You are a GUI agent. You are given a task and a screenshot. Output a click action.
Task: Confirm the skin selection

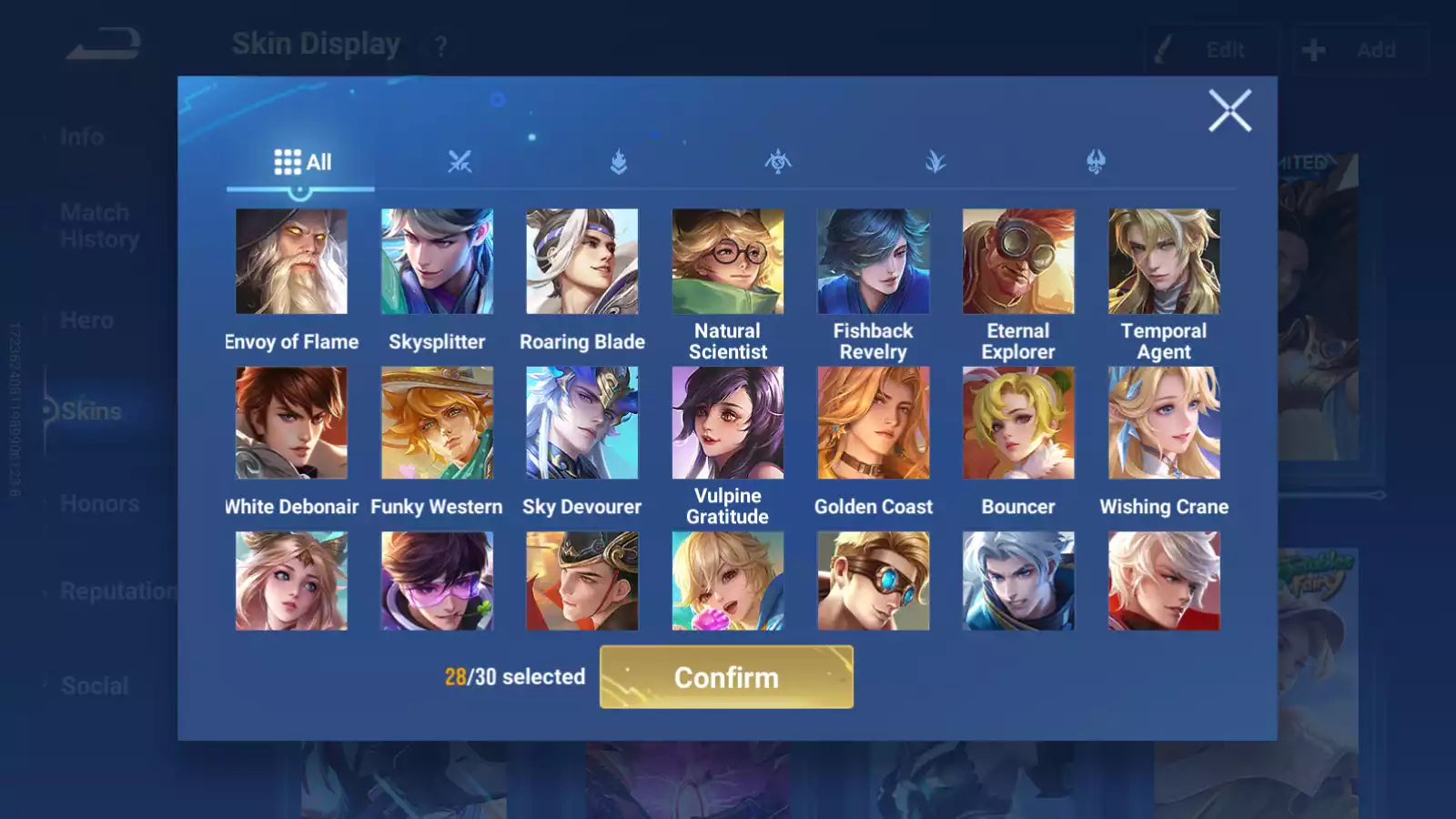[726, 677]
